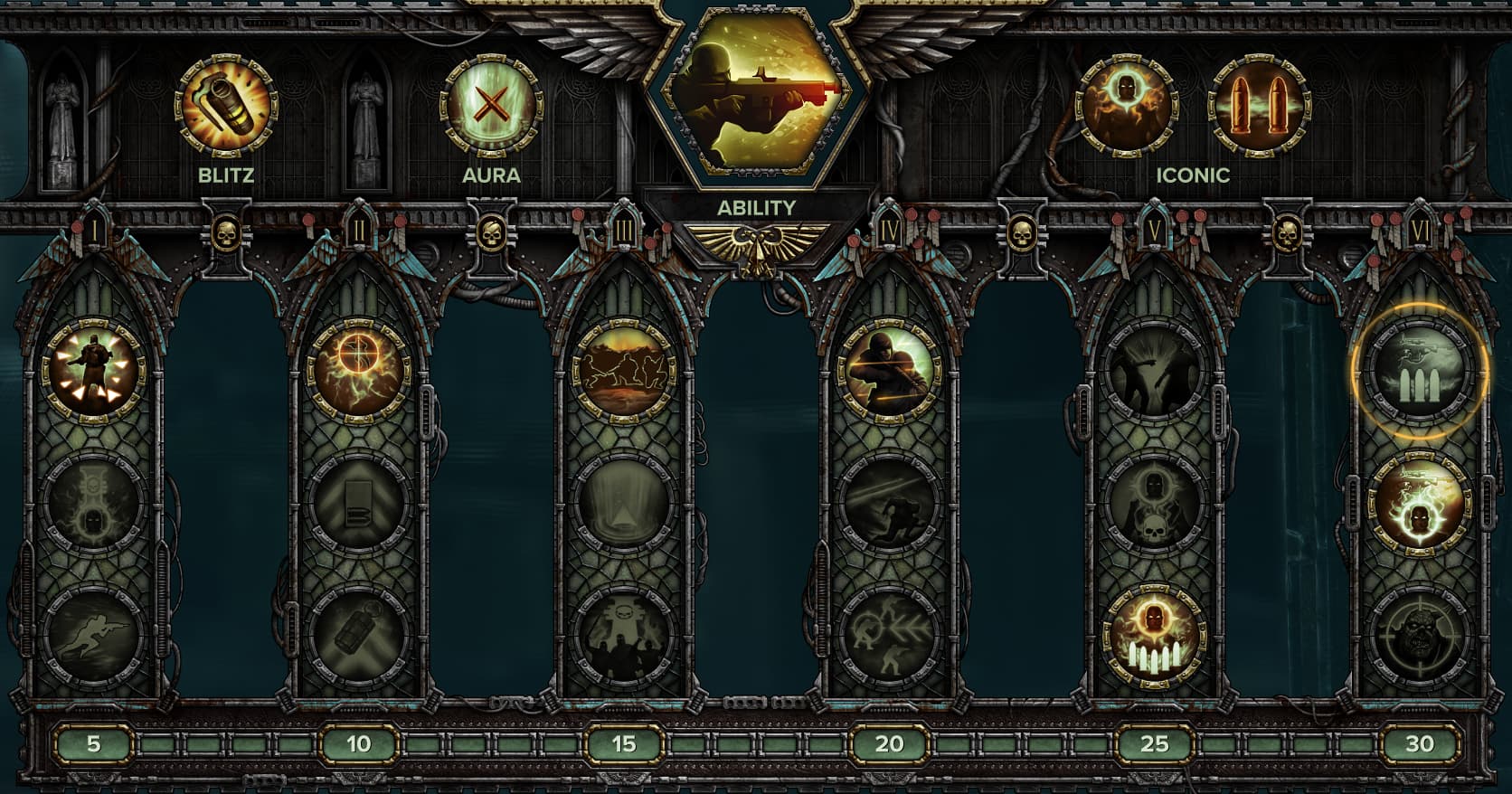Pick the sprinting soldier under tracer fire talent
The width and height of the screenshot is (1512, 794).
coord(889,503)
